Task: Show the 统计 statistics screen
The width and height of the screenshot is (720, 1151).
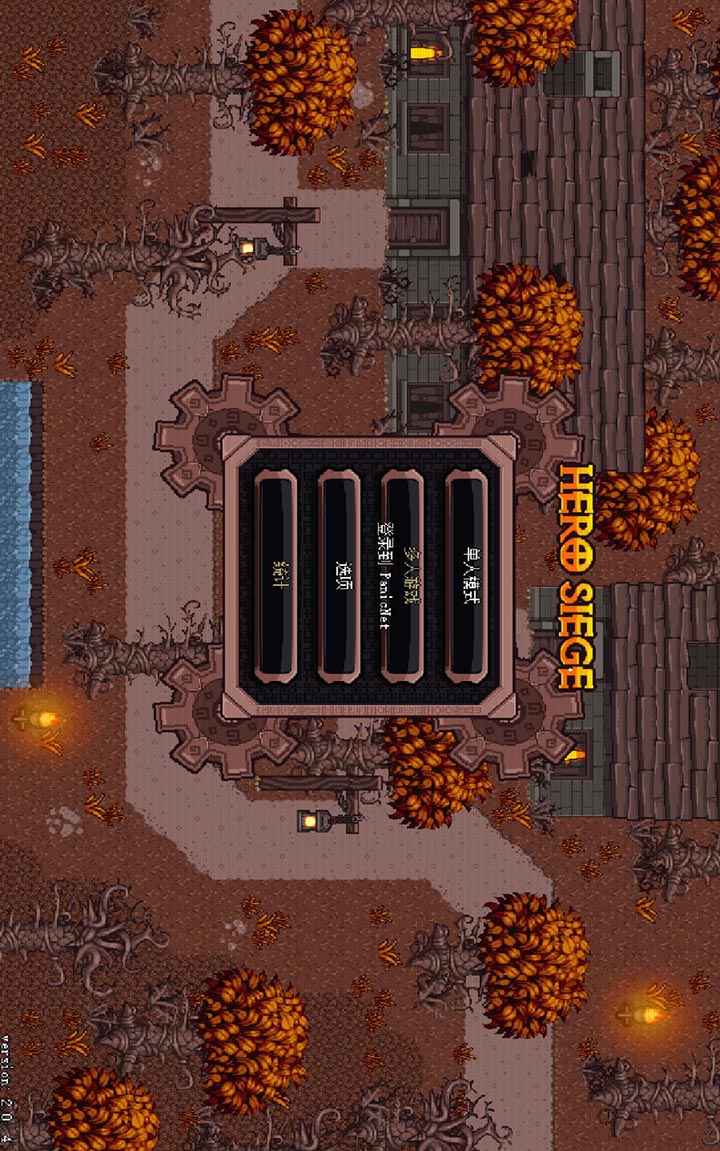Action: [x=276, y=577]
